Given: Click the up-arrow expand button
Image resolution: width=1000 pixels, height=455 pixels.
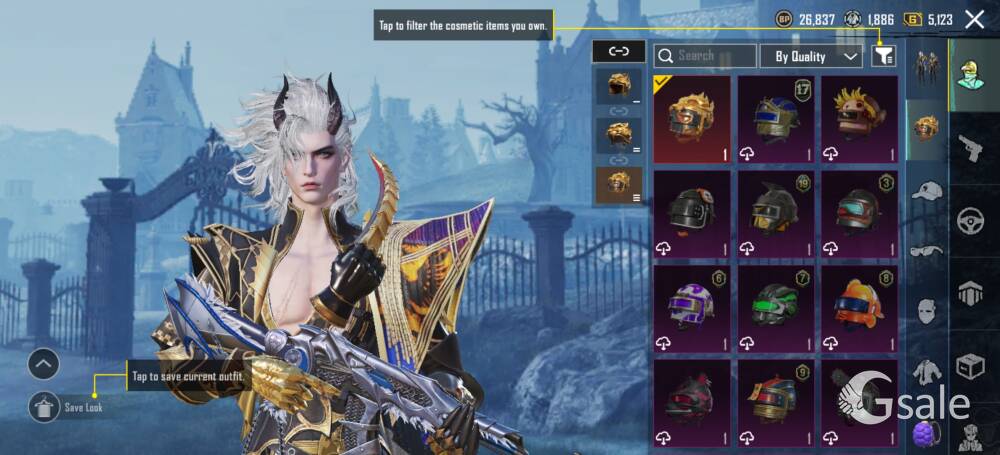Looking at the screenshot, I should click(44, 365).
